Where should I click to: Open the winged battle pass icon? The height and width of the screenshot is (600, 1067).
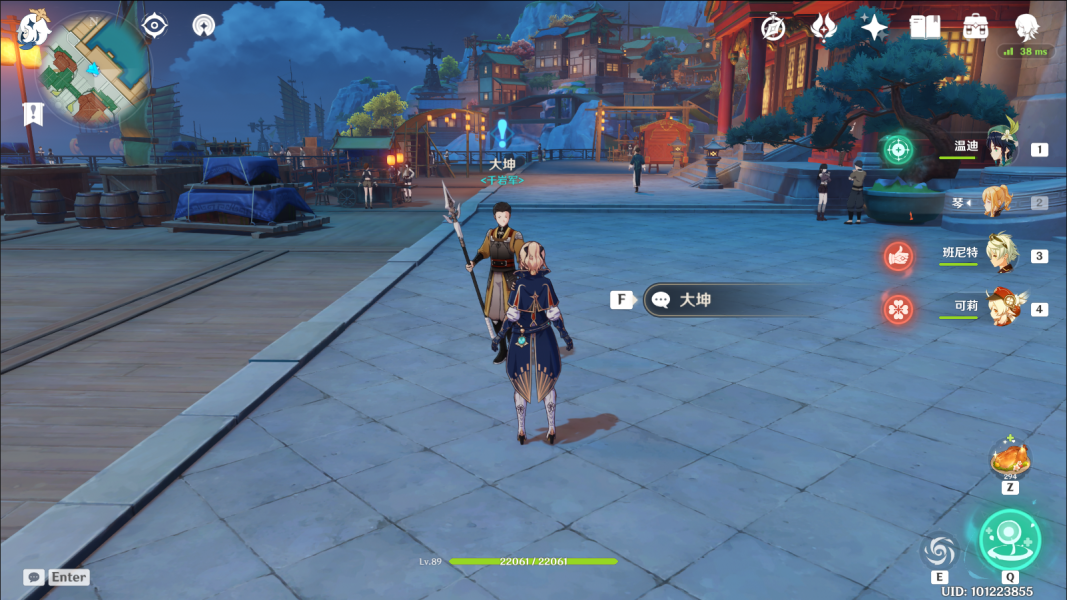823,28
